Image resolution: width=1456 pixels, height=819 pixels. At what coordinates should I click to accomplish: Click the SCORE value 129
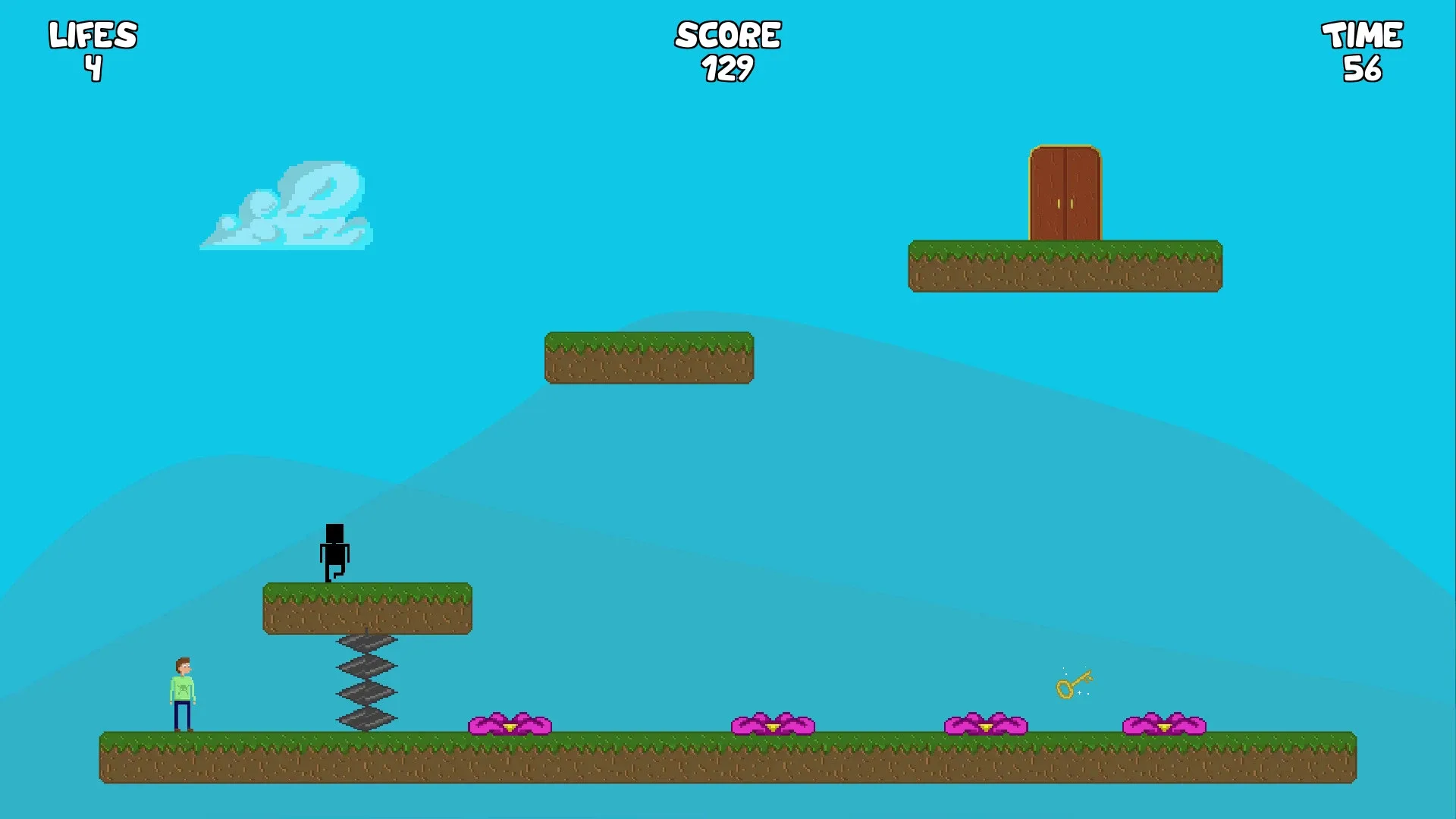point(726,68)
